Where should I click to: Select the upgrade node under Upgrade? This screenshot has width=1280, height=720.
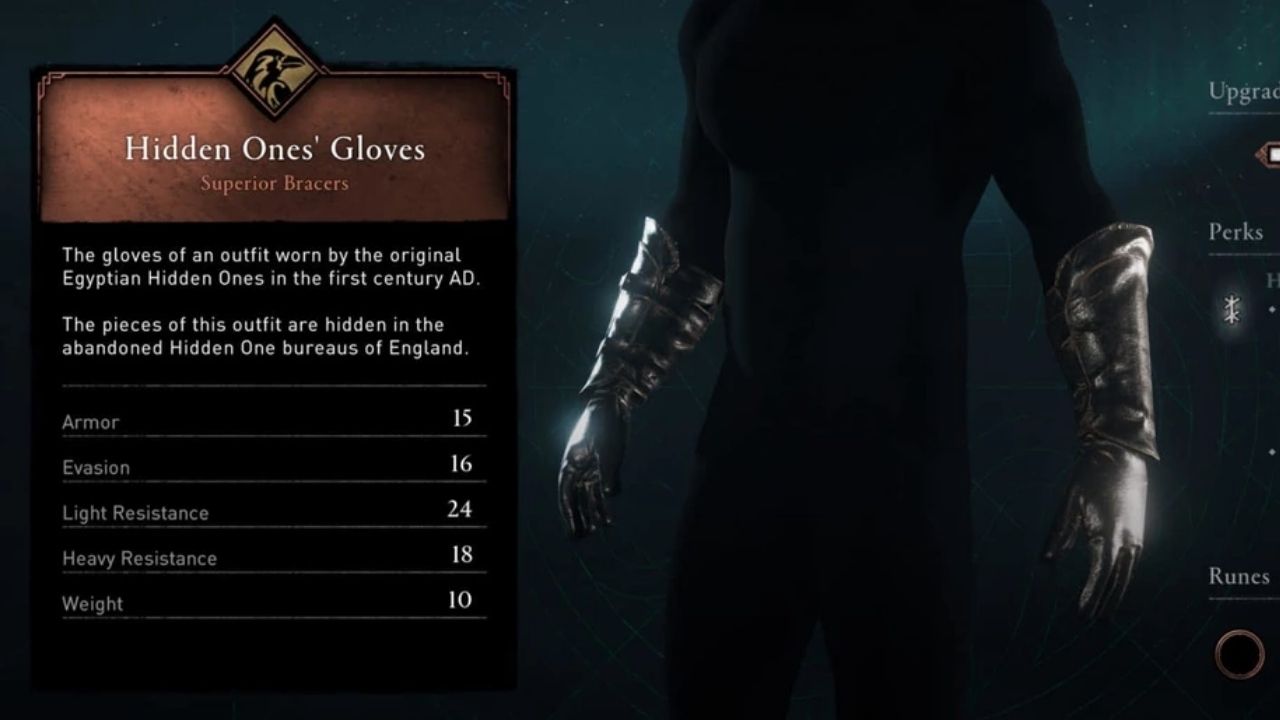pyautogui.click(x=1270, y=153)
